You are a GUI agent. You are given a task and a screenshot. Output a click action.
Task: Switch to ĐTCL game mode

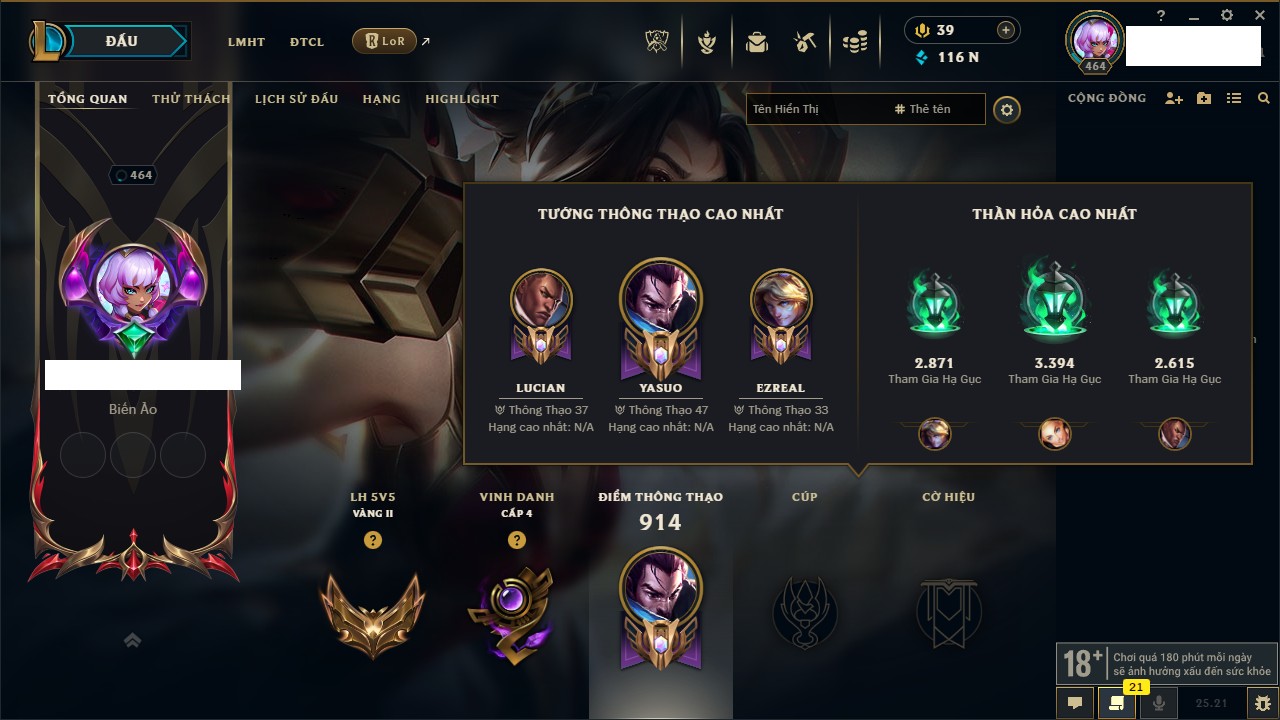pos(307,42)
